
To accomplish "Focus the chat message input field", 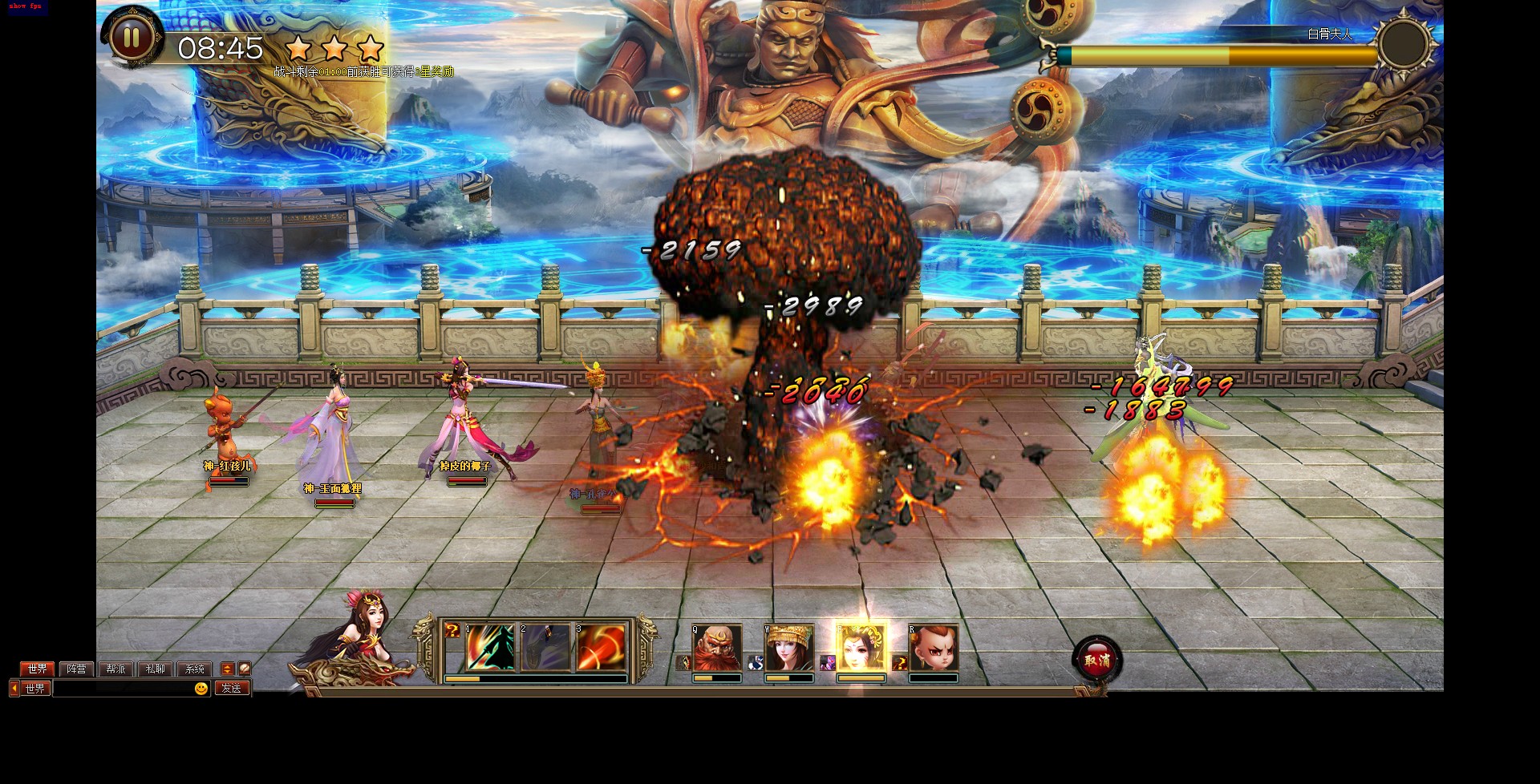I will click(x=122, y=689).
